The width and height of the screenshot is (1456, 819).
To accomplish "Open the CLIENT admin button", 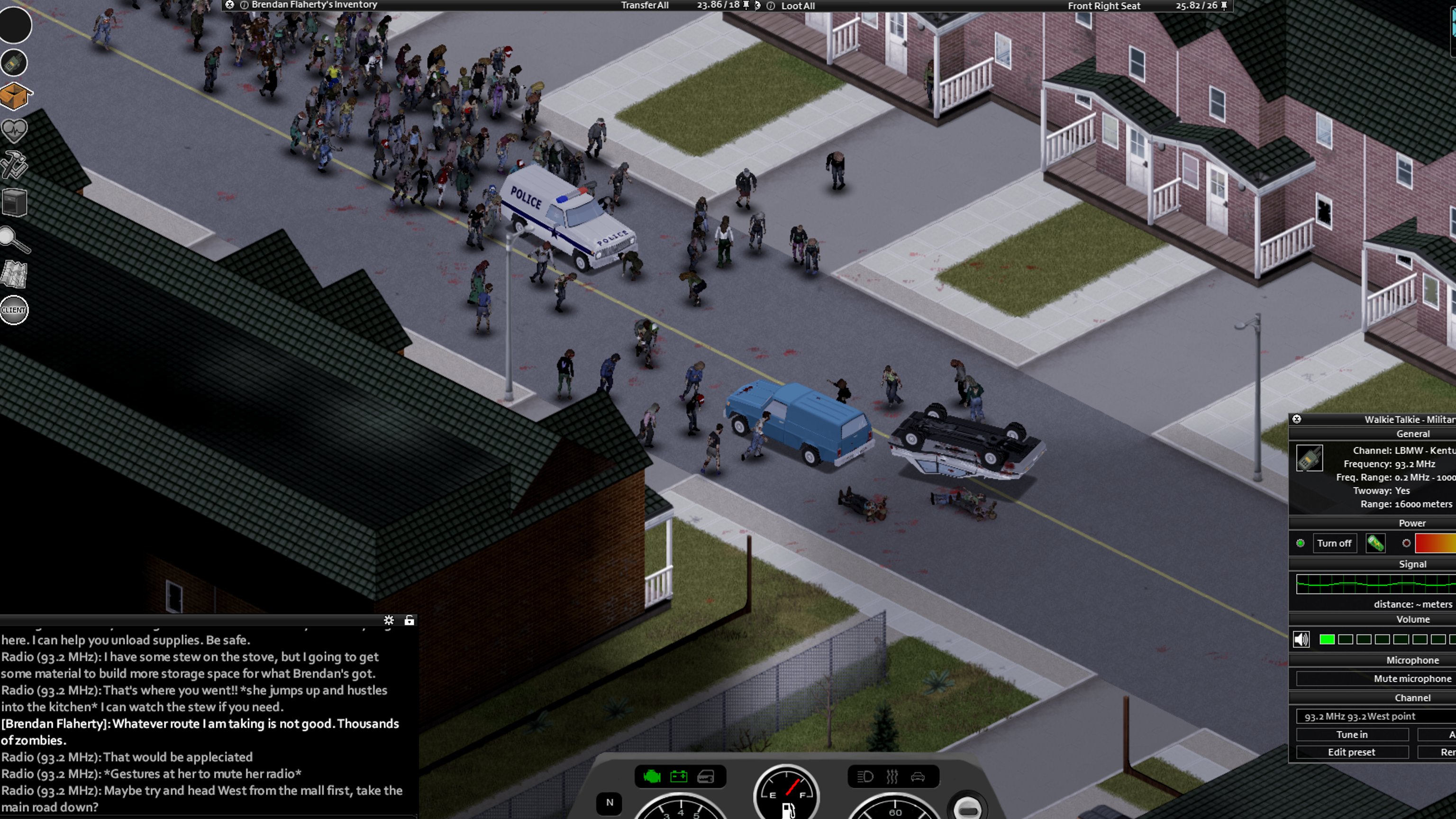I will tap(14, 310).
